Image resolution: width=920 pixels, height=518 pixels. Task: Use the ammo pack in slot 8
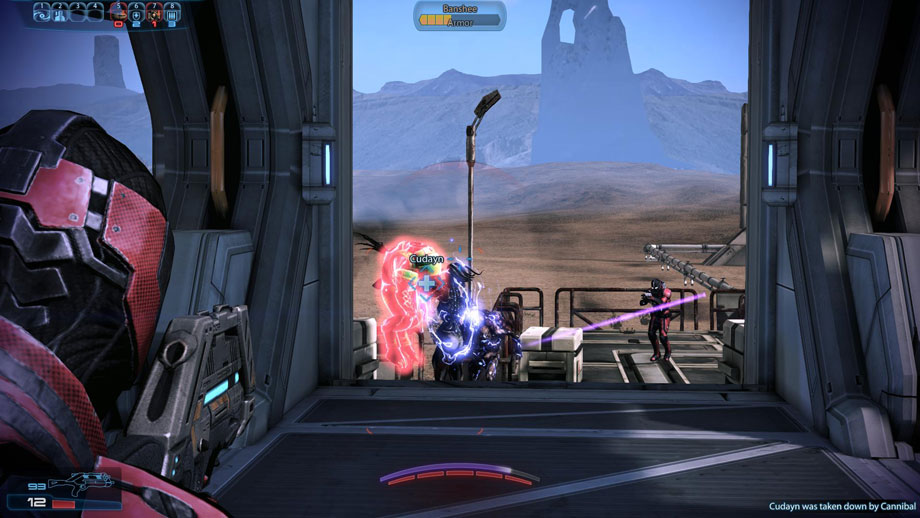tap(173, 13)
